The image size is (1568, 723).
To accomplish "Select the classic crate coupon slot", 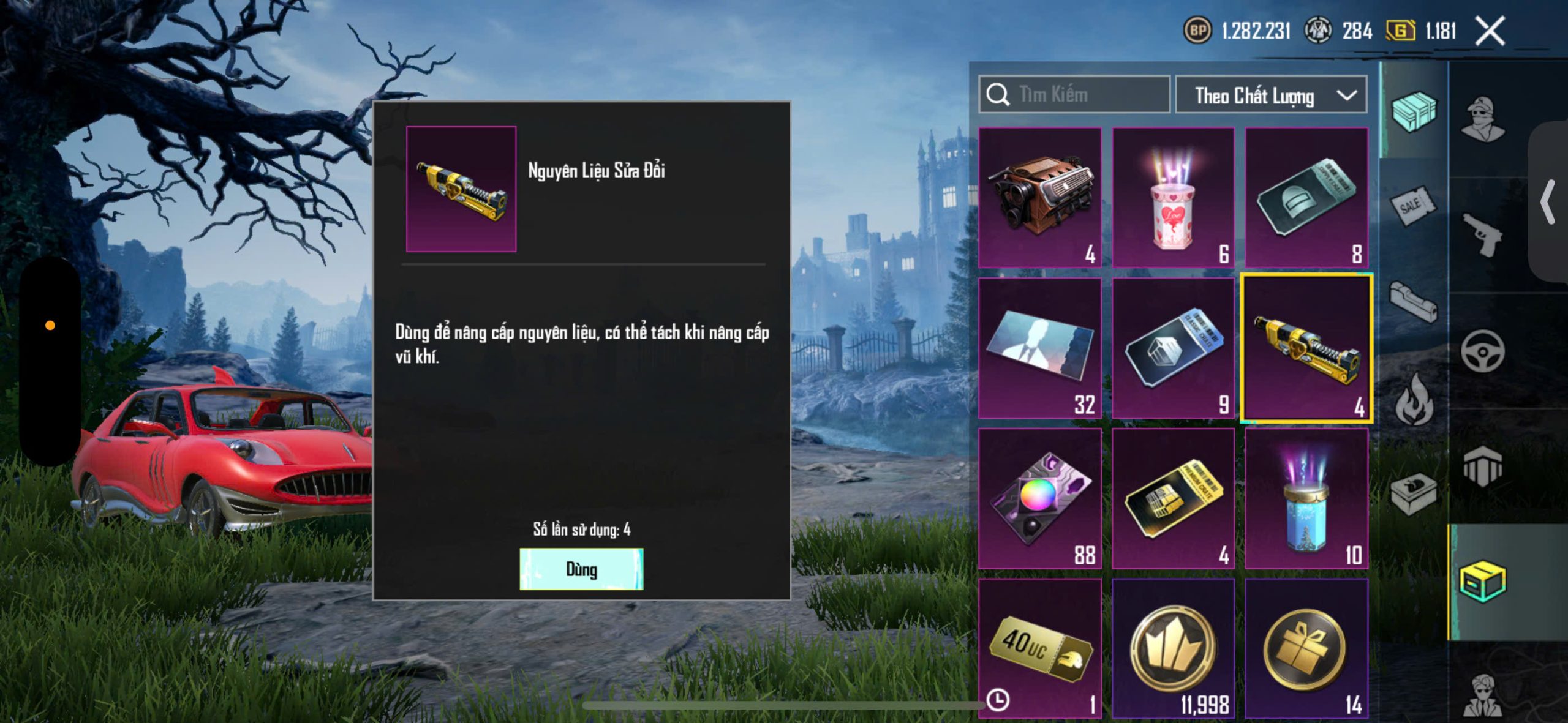I will 1172,348.
